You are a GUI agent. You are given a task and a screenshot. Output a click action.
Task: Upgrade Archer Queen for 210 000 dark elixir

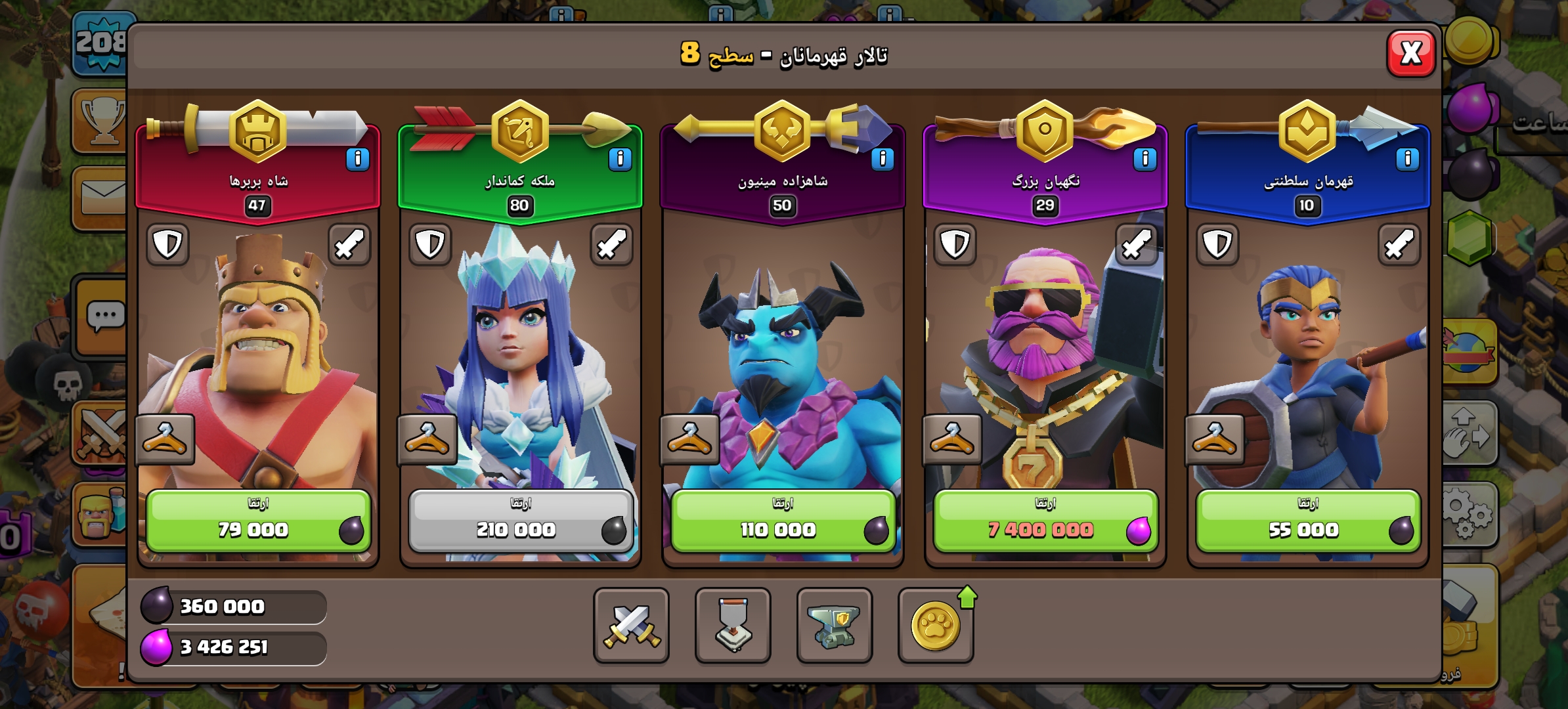pyautogui.click(x=521, y=521)
